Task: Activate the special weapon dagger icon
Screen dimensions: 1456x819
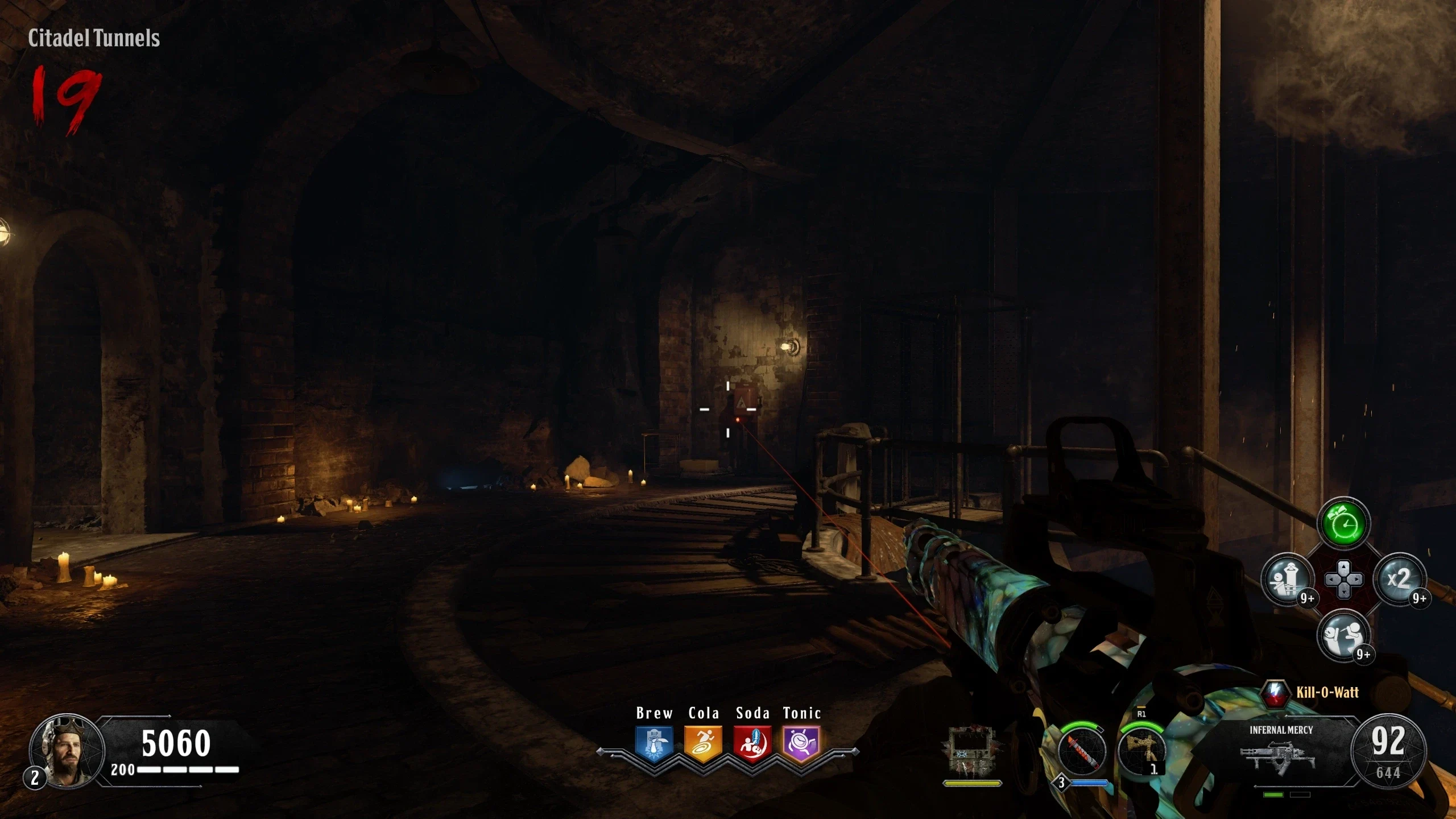Action: (x=1082, y=751)
